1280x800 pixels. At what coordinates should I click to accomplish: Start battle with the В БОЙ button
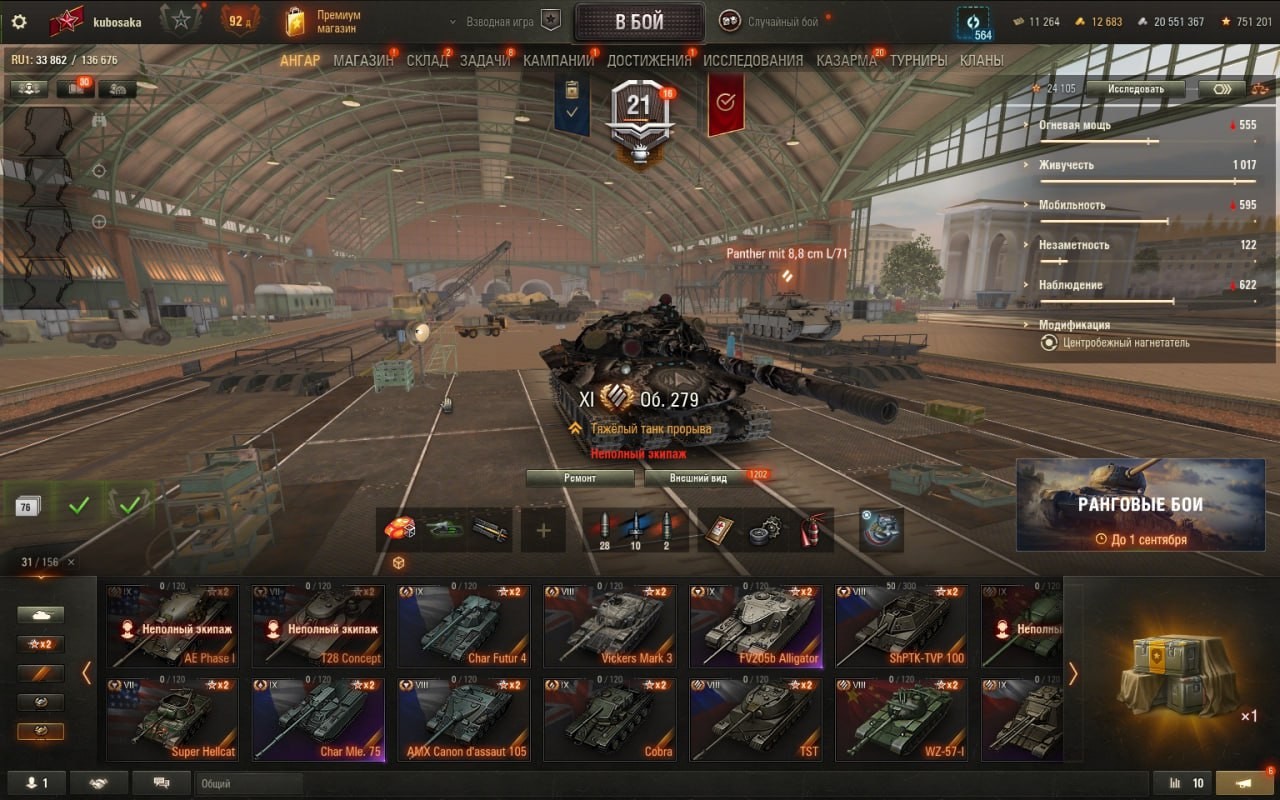click(638, 22)
